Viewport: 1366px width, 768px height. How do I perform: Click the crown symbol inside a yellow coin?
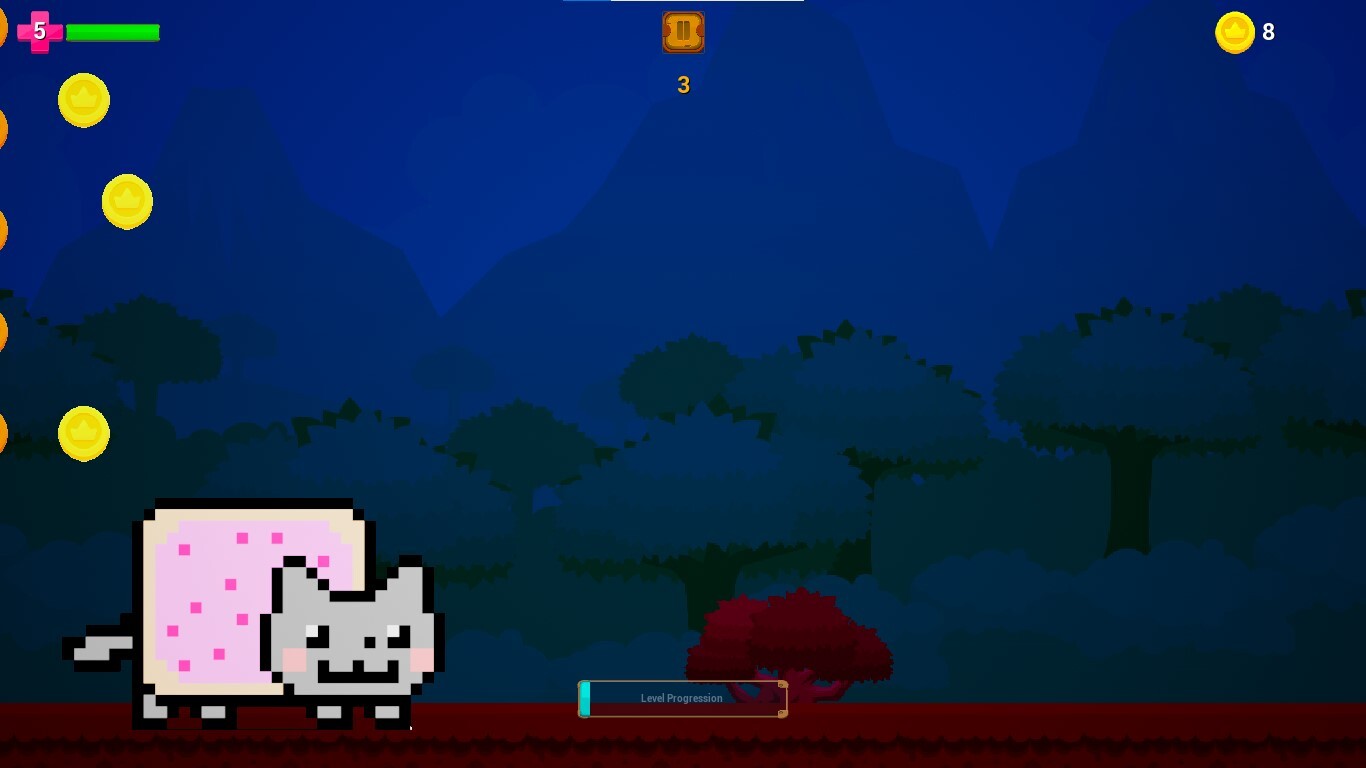[x=84, y=99]
